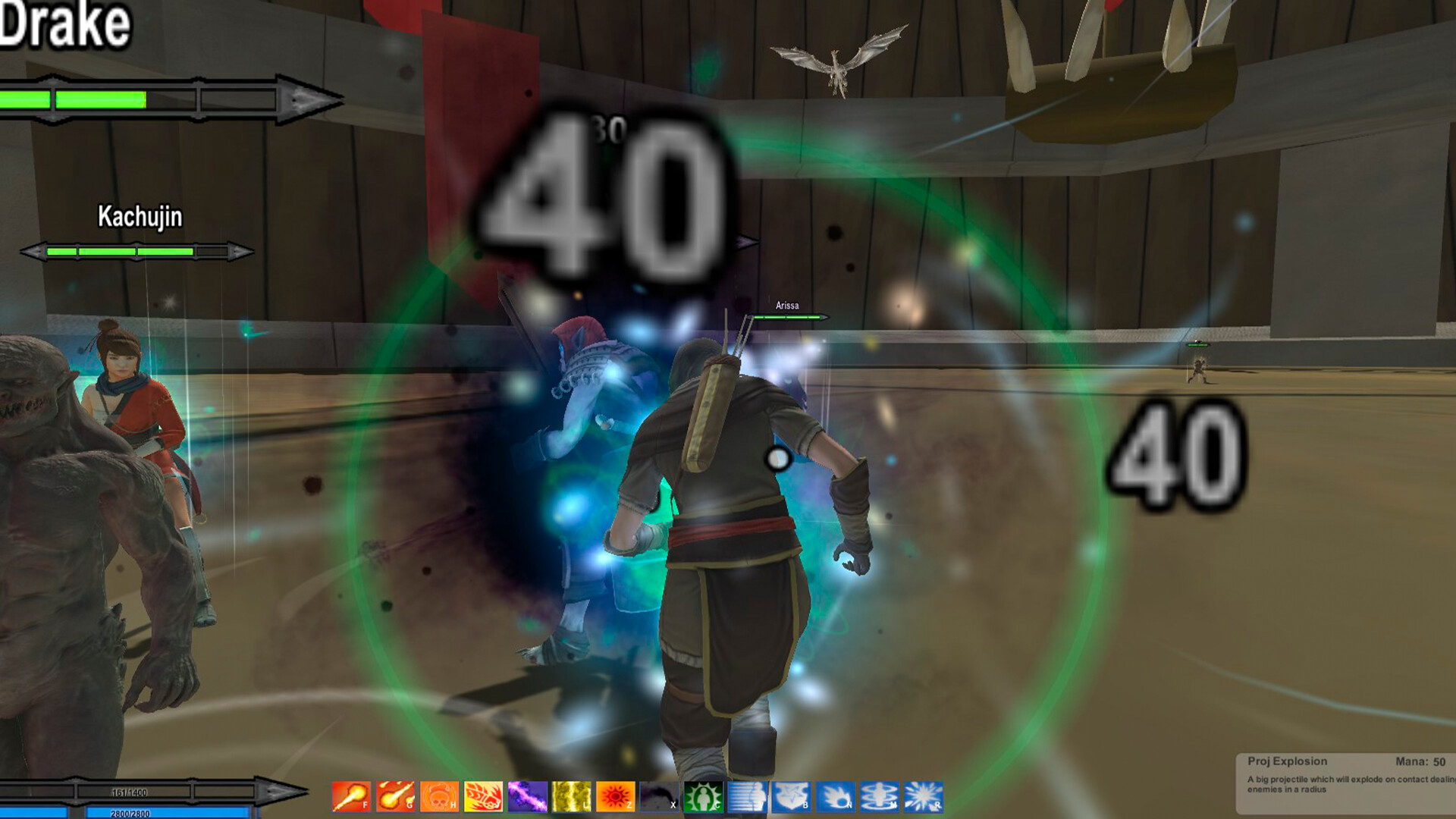Expand the ice burst skill on R
This screenshot has height=819, width=1456.
(x=924, y=798)
